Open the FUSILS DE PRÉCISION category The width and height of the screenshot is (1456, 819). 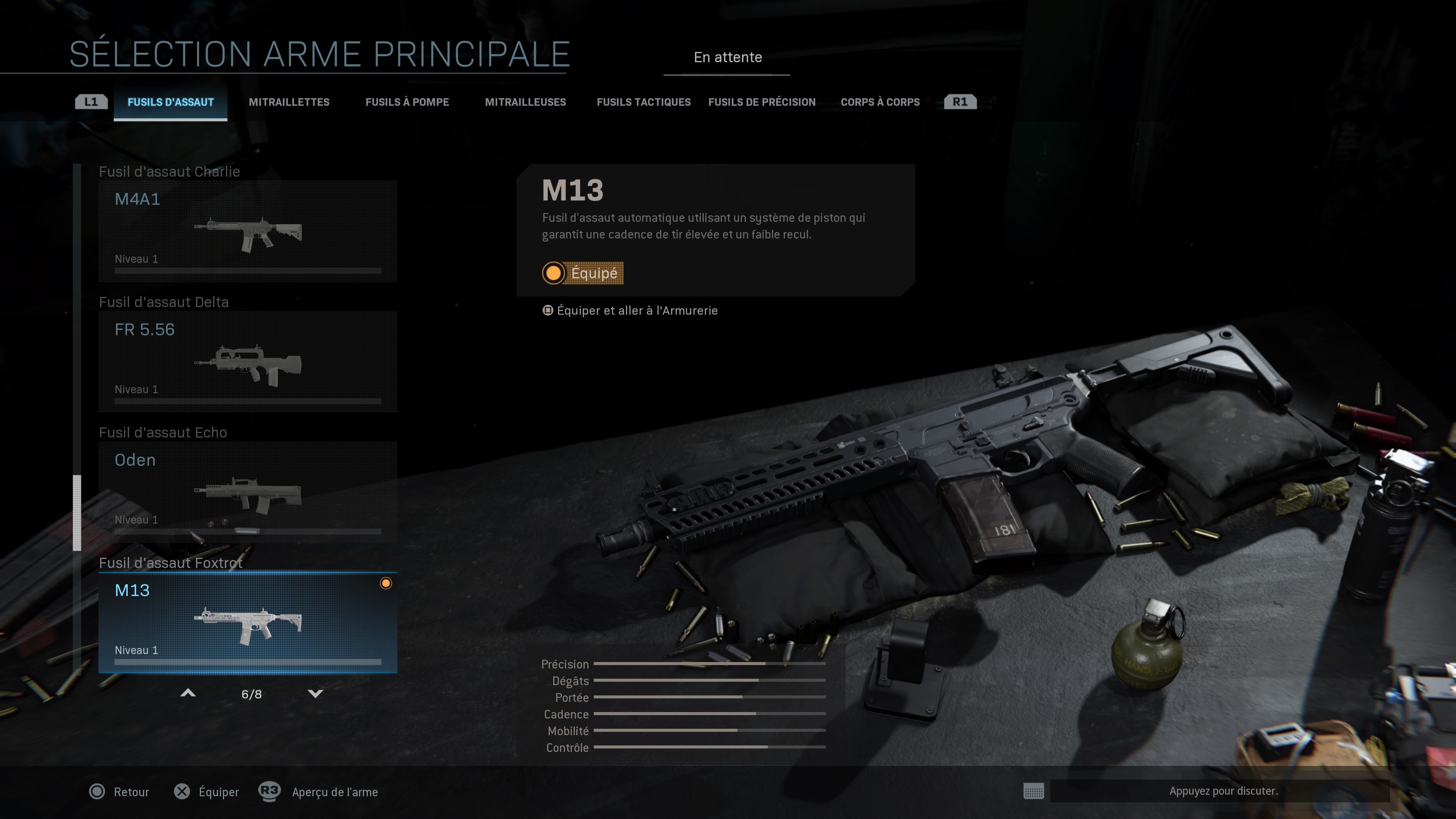(x=762, y=102)
